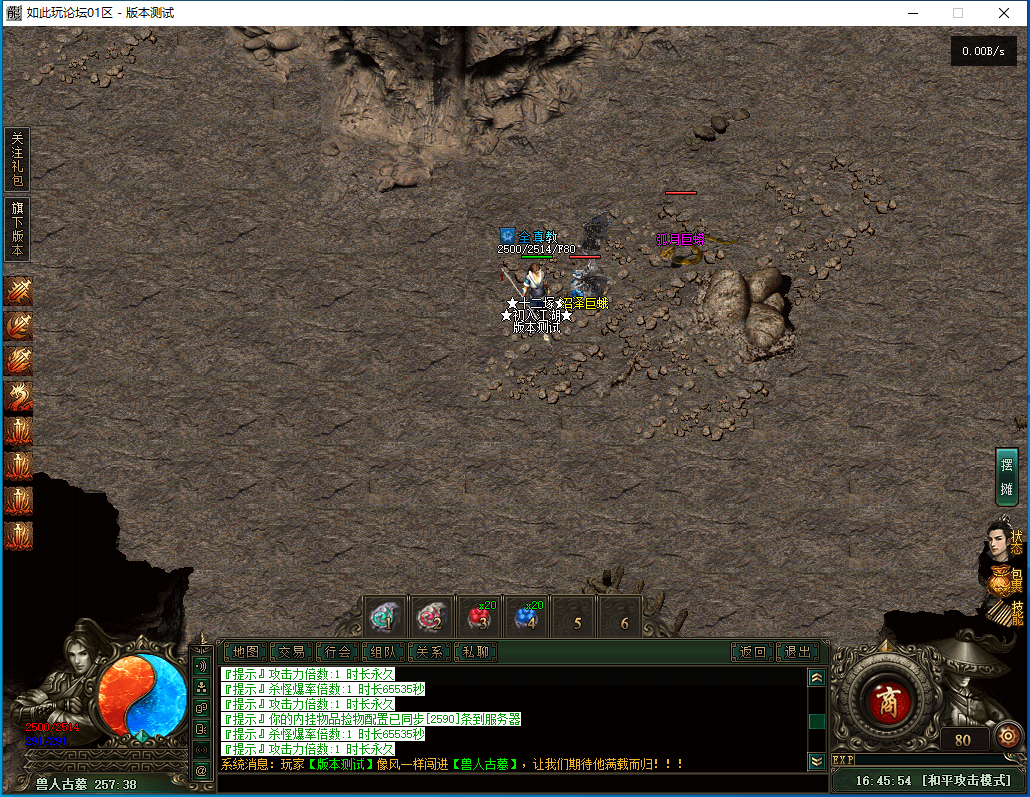Activate the dragon skill icon
Image resolution: width=1030 pixels, height=797 pixels.
tap(18, 397)
